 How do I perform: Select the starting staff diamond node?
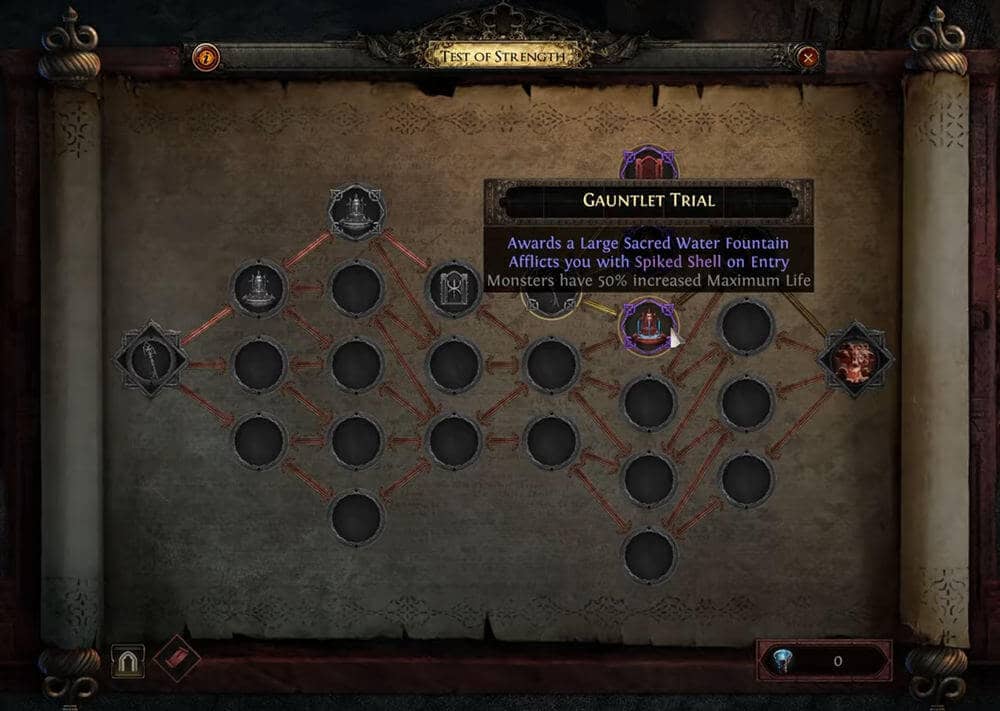pos(150,360)
